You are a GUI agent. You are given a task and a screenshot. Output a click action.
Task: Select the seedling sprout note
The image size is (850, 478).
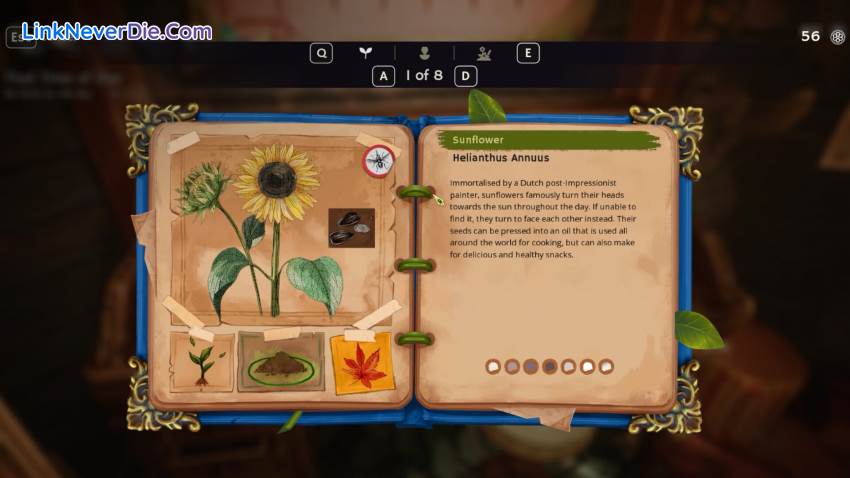point(202,362)
